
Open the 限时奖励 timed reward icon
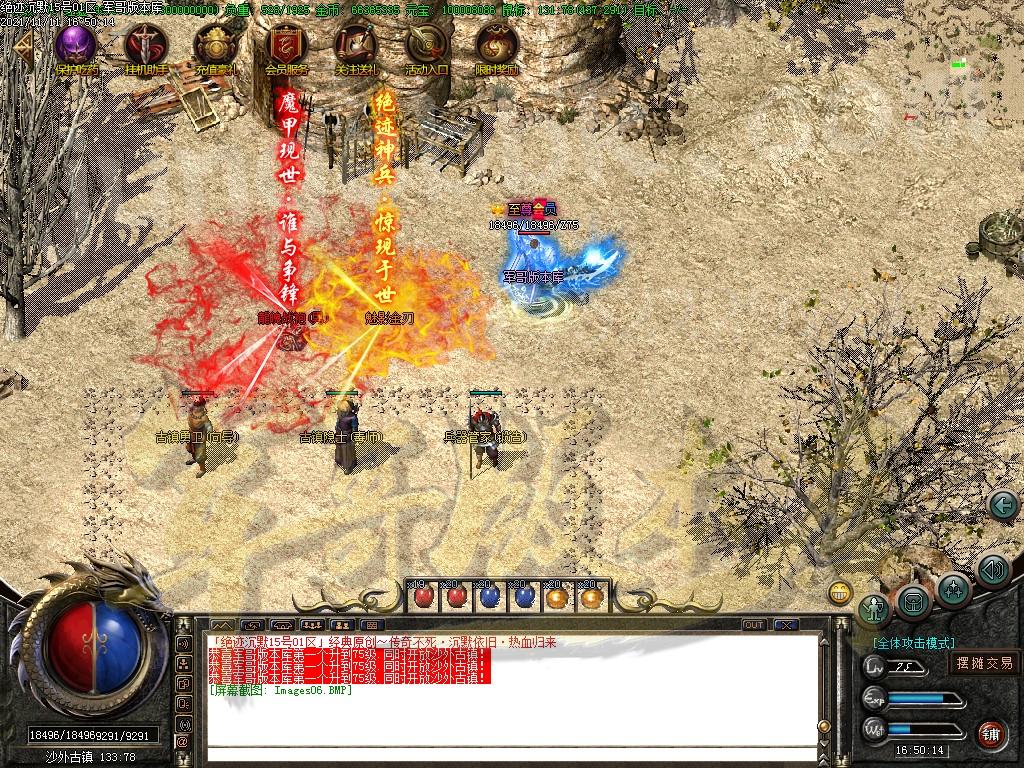point(496,46)
